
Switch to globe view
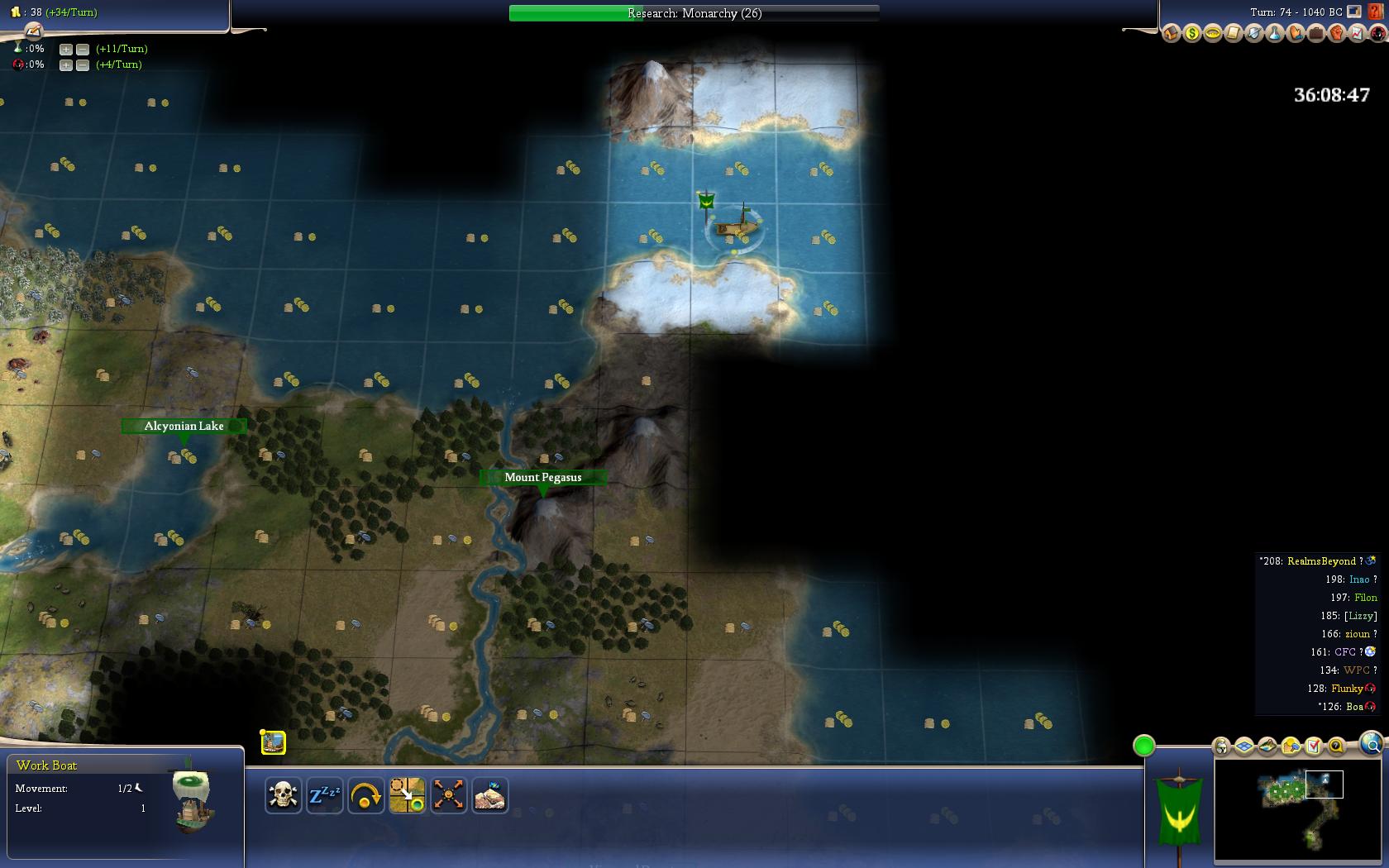[x=1371, y=744]
